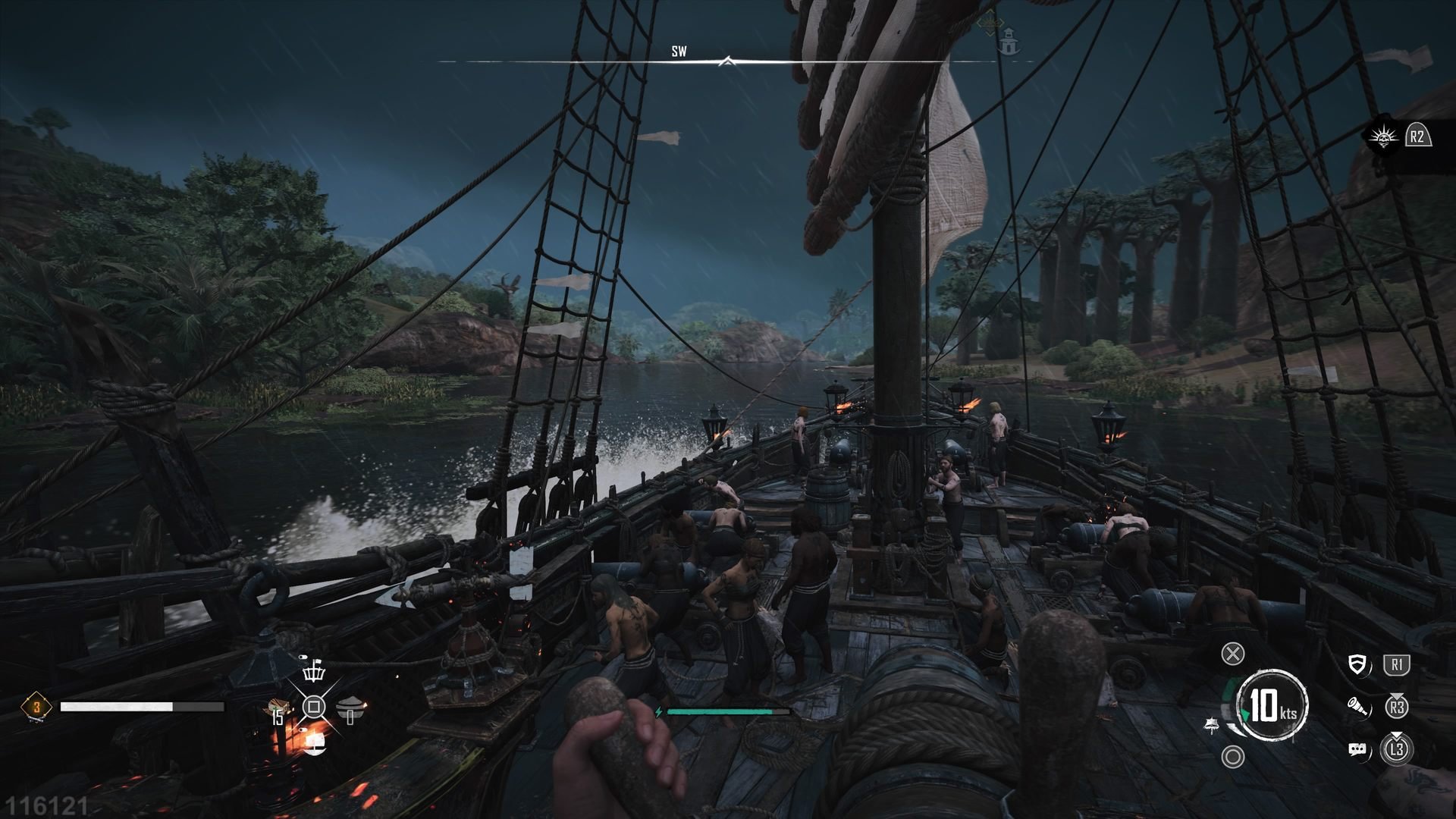
Task: Click the orange rank 3 diamond badge
Action: tap(36, 707)
